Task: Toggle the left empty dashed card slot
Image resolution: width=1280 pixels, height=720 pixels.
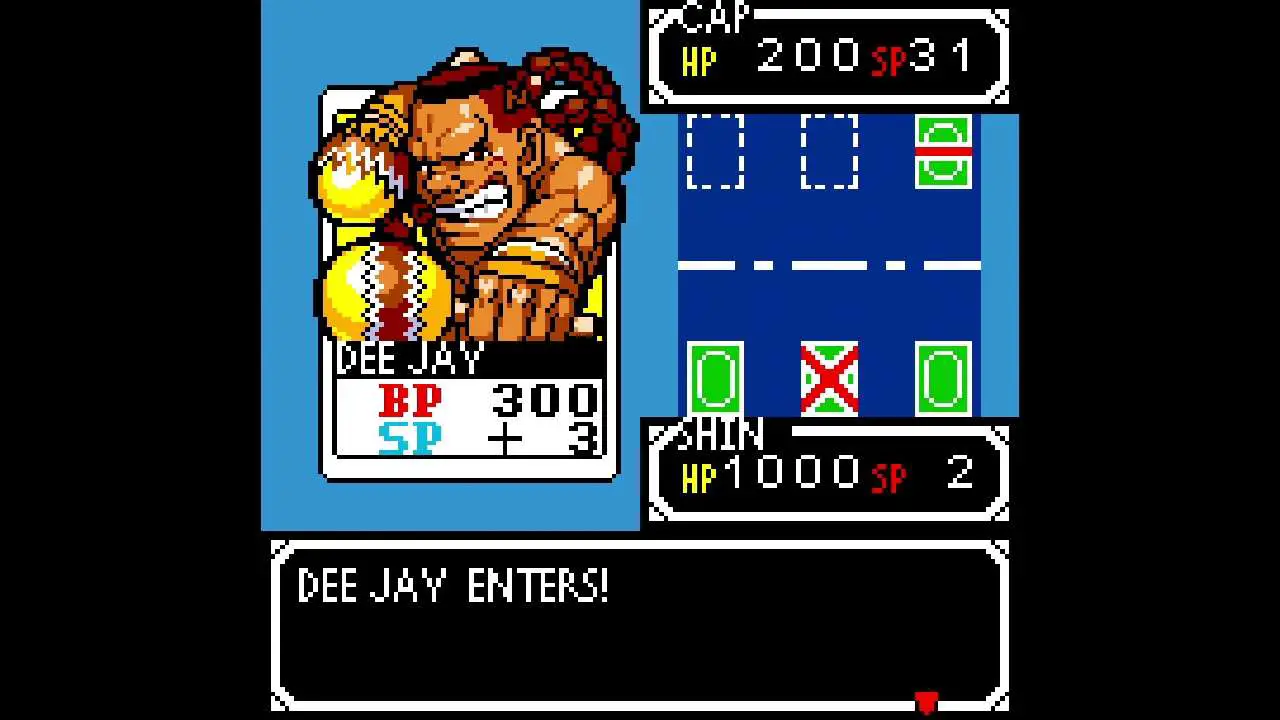Action: (x=715, y=152)
